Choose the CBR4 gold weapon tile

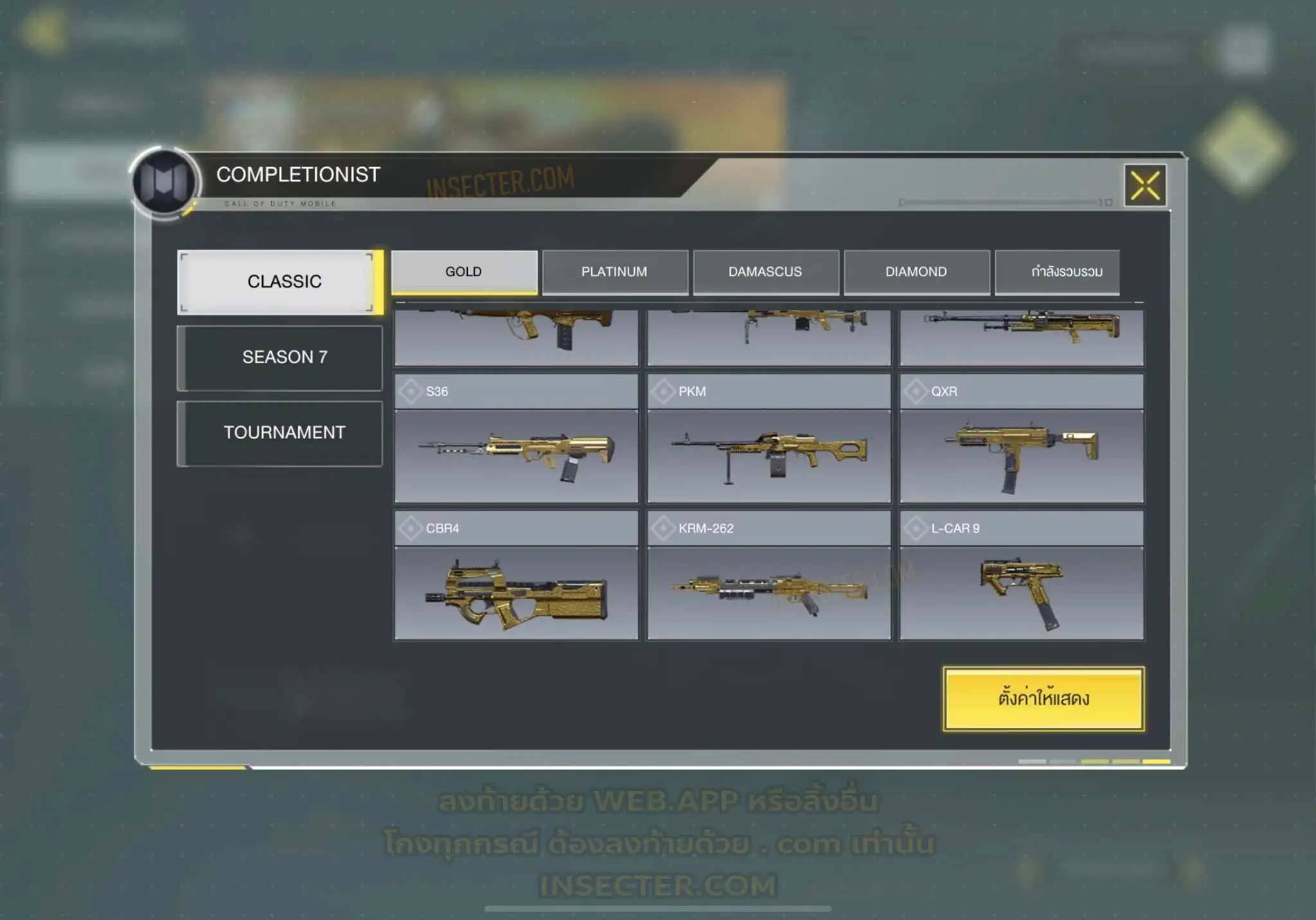516,576
